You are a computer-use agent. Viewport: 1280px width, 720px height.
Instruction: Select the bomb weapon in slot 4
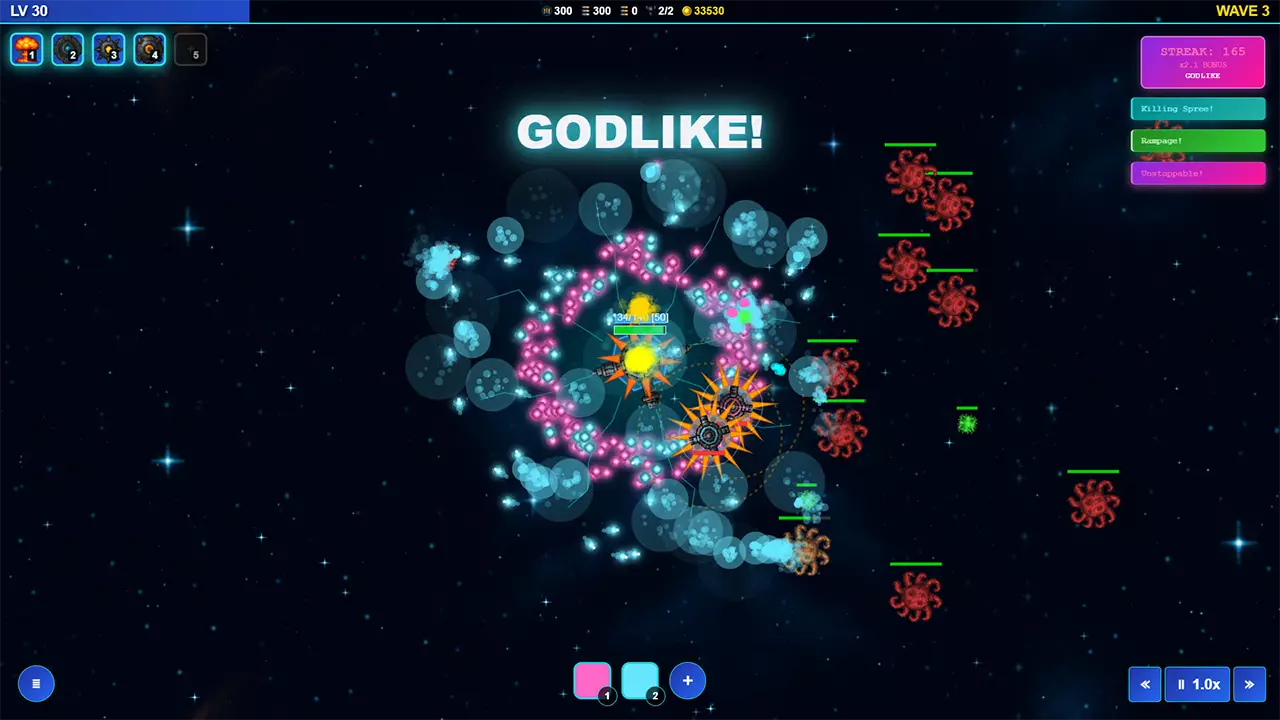pos(149,49)
